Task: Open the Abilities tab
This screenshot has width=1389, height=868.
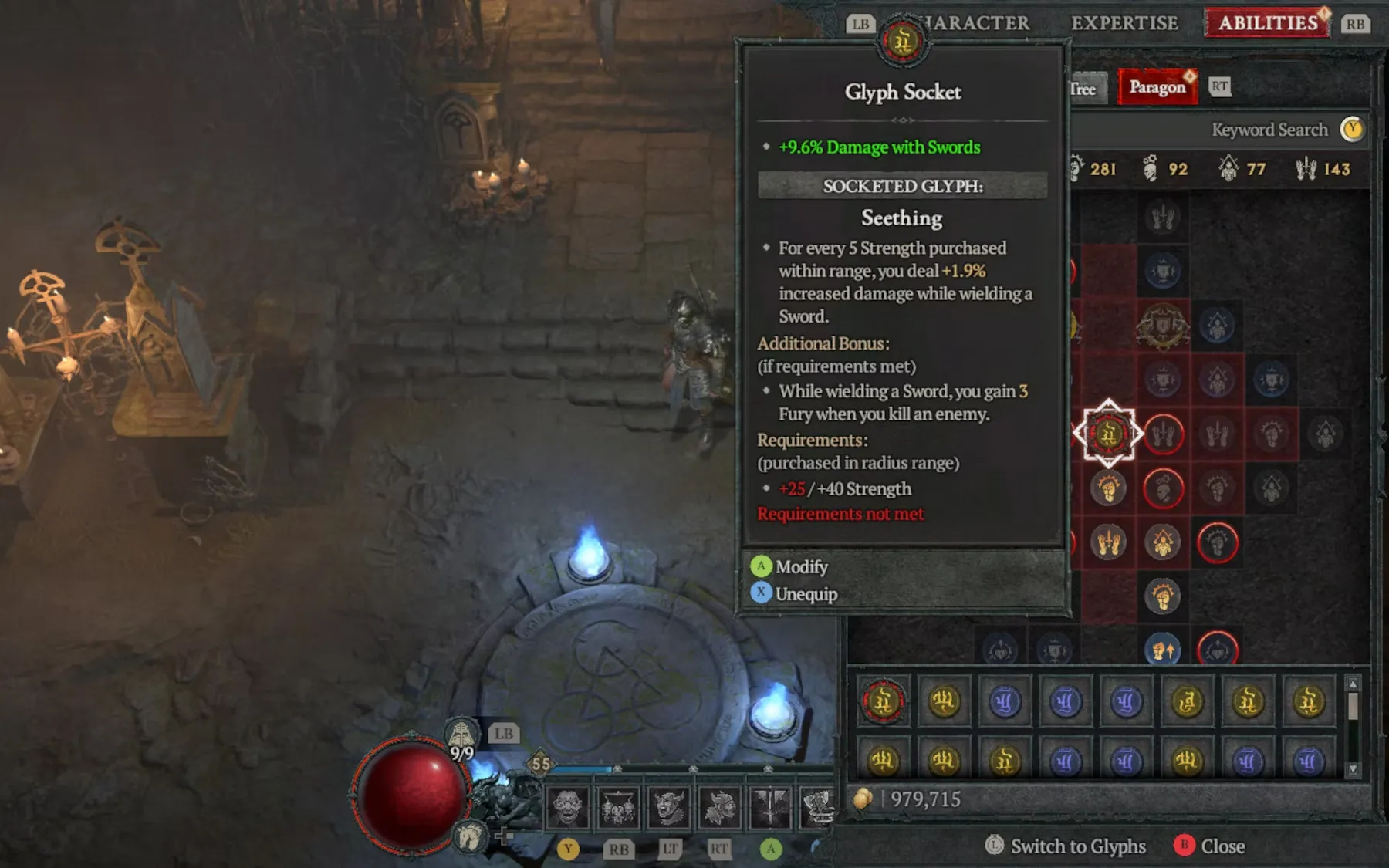Action: click(x=1267, y=23)
